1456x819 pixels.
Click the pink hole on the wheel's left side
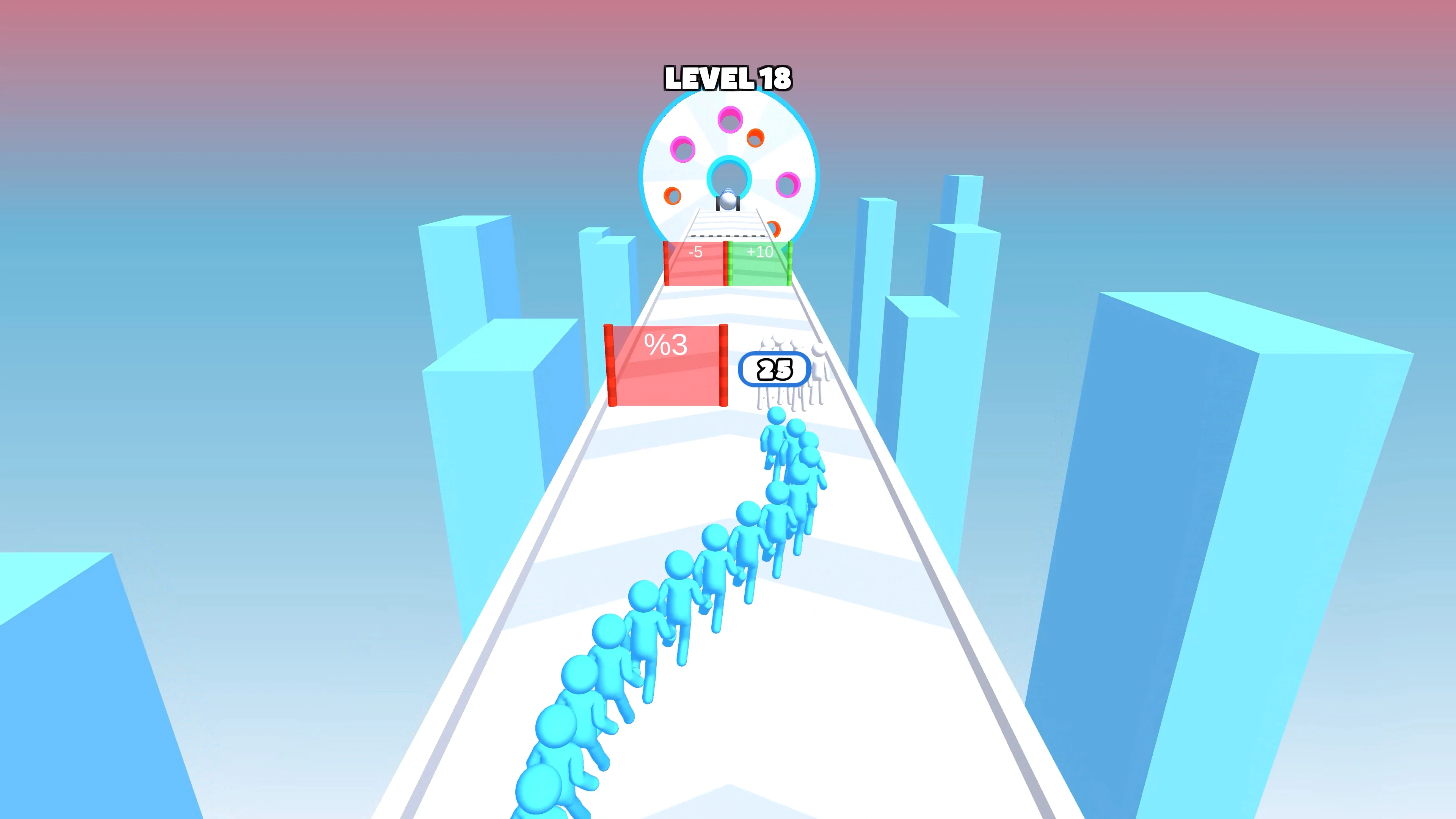683,149
